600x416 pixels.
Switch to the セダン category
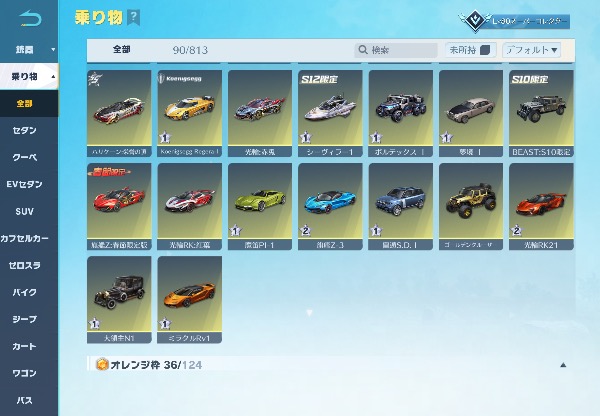27,131
